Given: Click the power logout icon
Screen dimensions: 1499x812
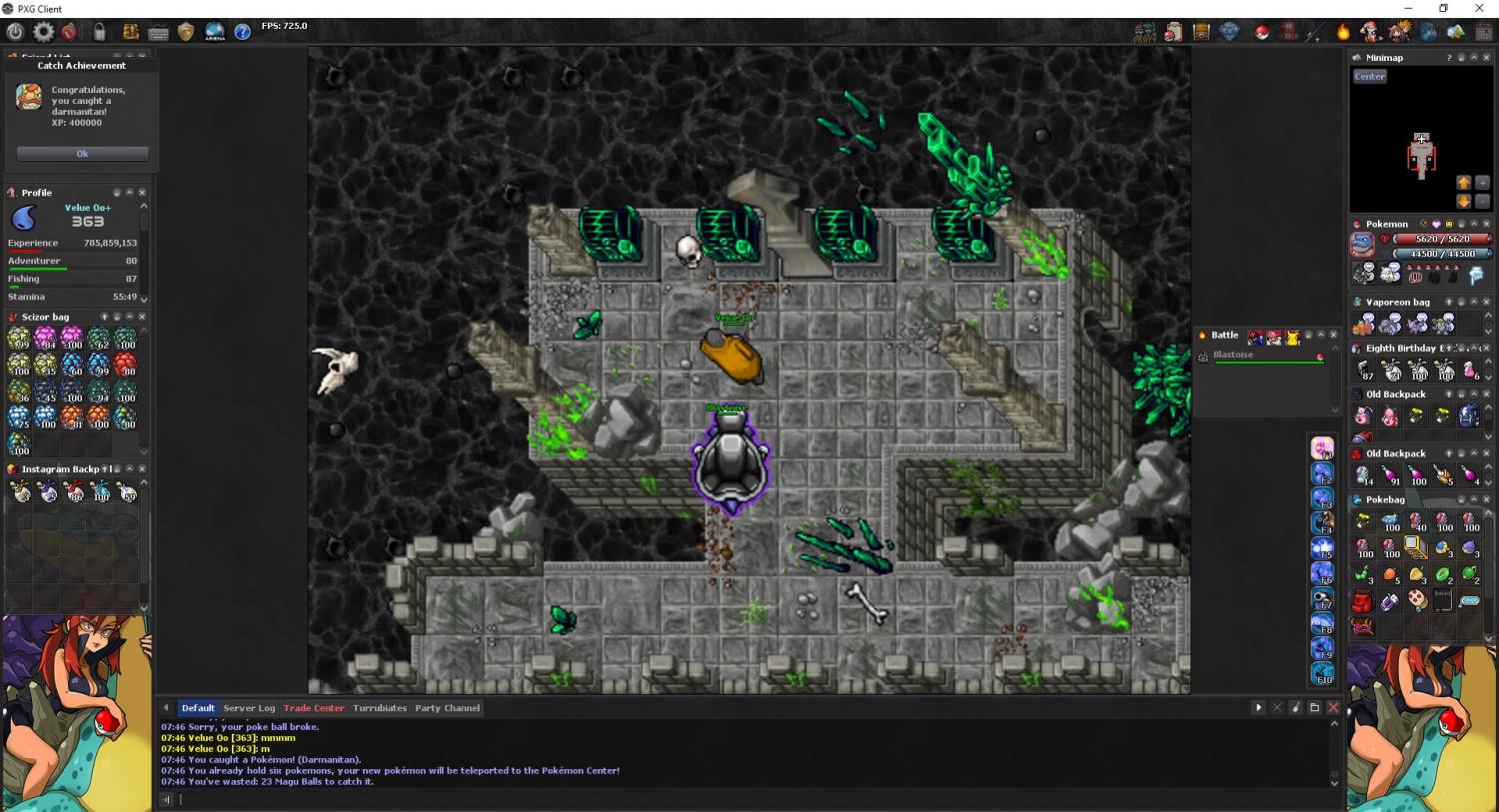Looking at the screenshot, I should click(15, 32).
